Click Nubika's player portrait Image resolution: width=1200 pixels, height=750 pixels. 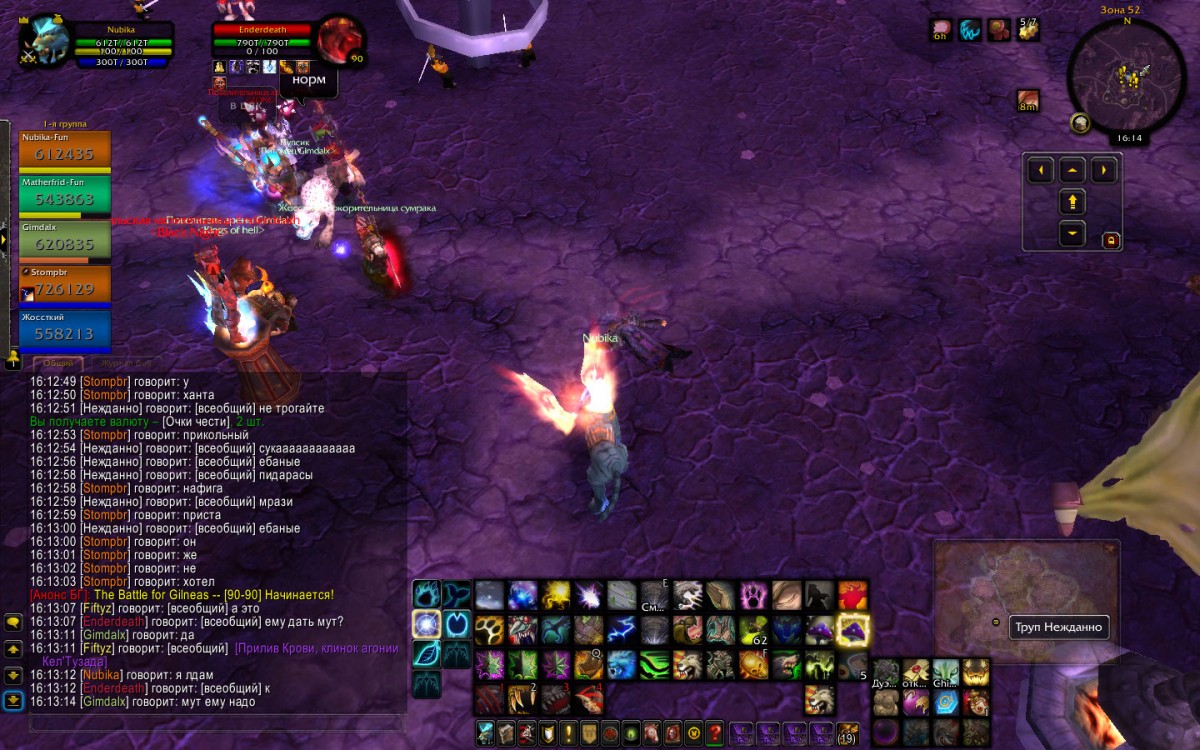46,42
